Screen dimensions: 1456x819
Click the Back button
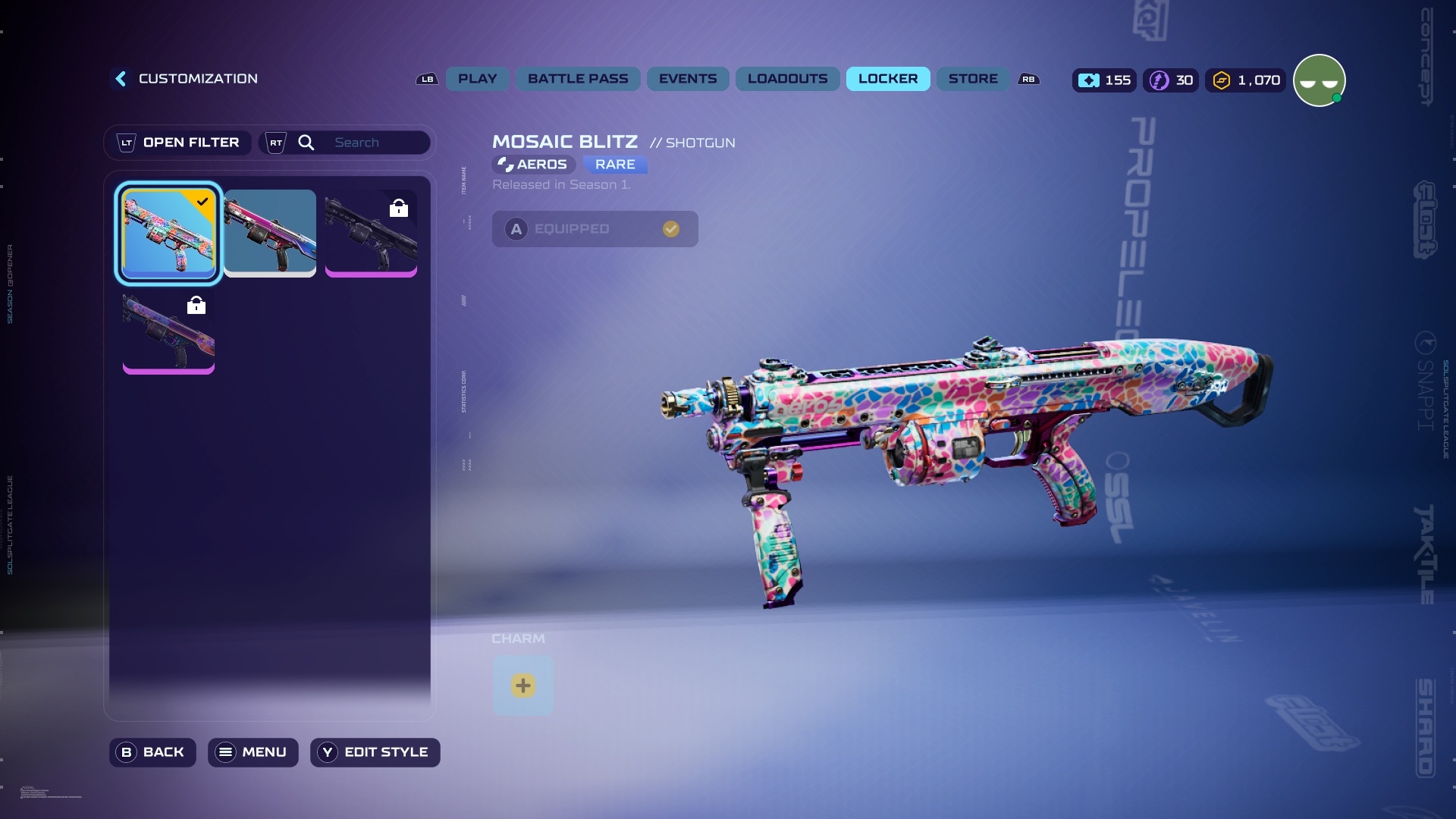coord(152,752)
